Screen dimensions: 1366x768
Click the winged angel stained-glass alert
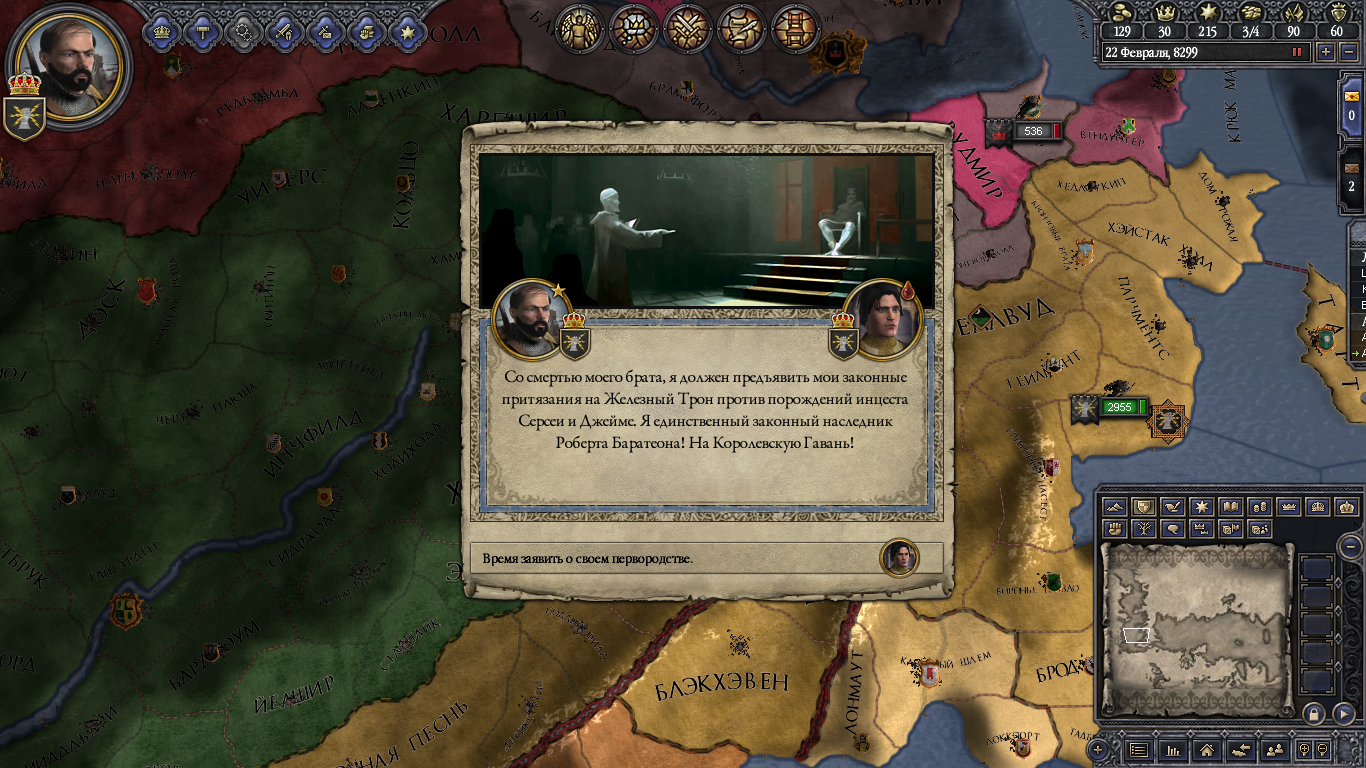tap(579, 28)
